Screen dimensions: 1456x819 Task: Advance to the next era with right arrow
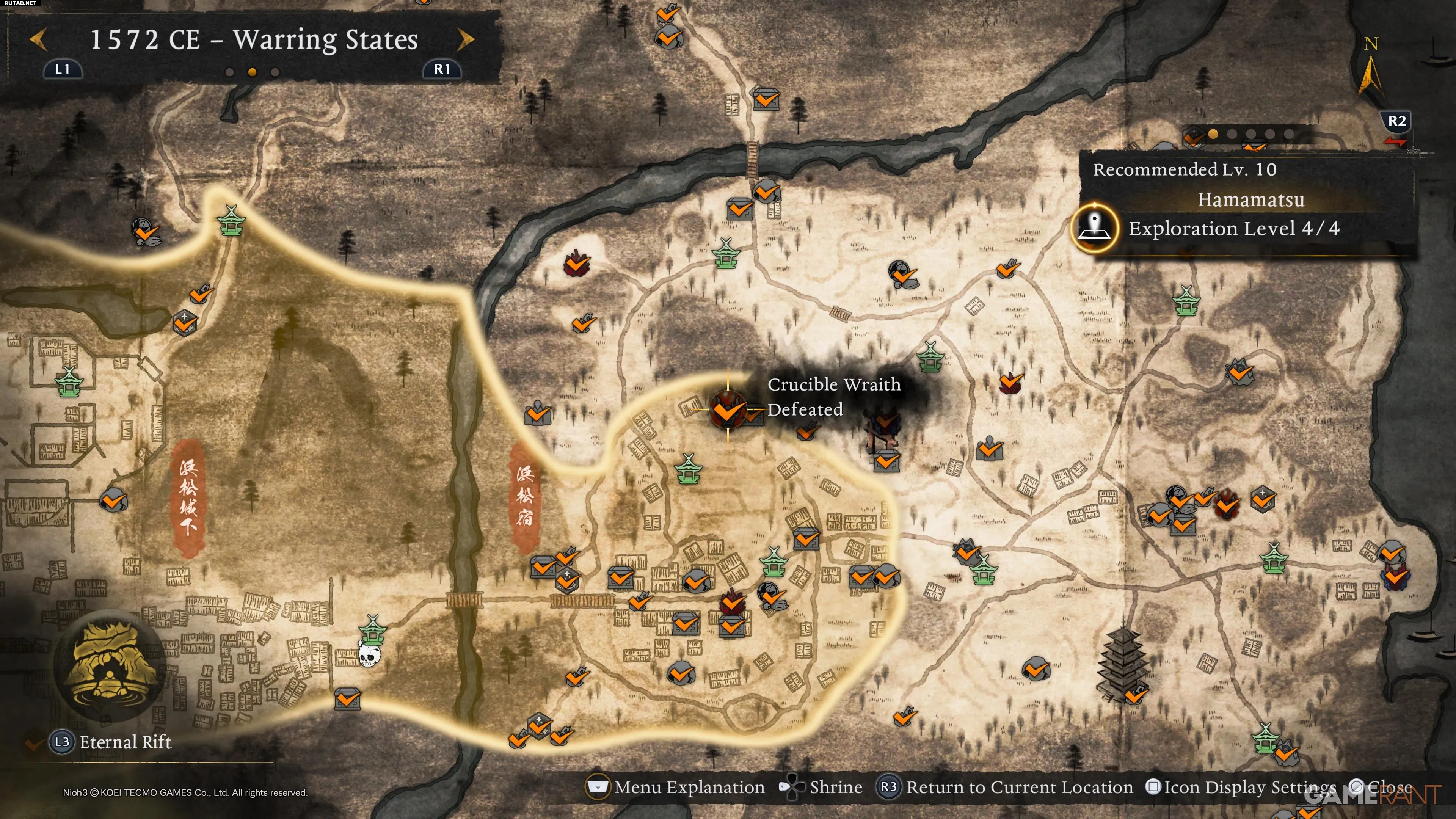pos(466,40)
